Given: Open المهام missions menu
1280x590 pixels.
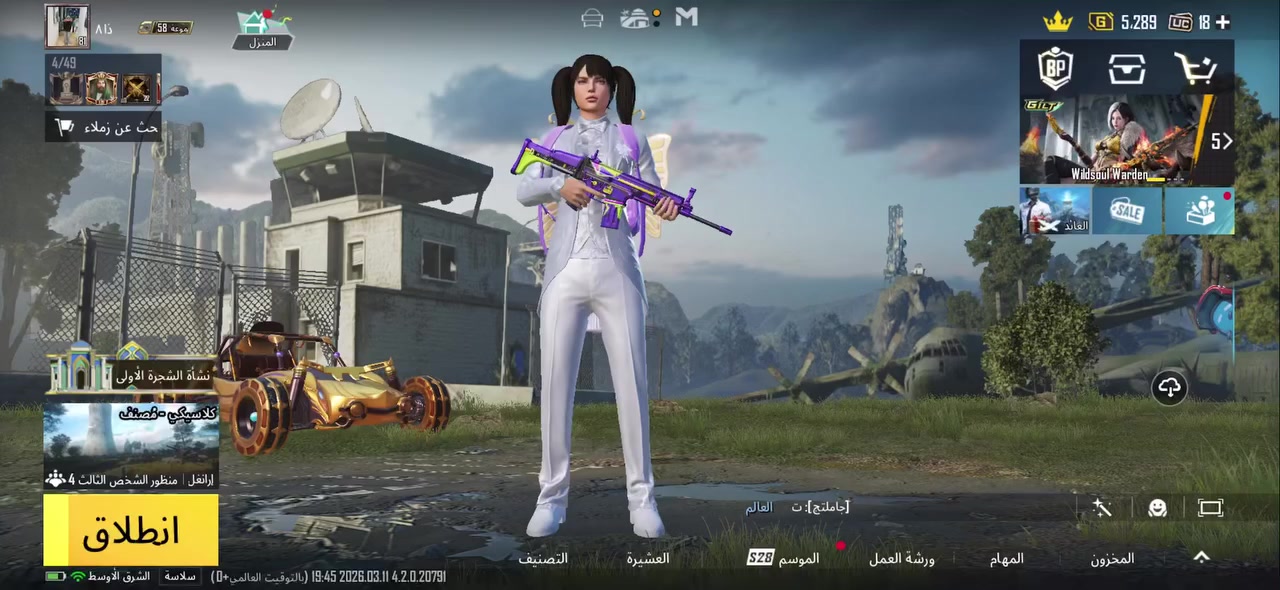Looking at the screenshot, I should 1007,559.
